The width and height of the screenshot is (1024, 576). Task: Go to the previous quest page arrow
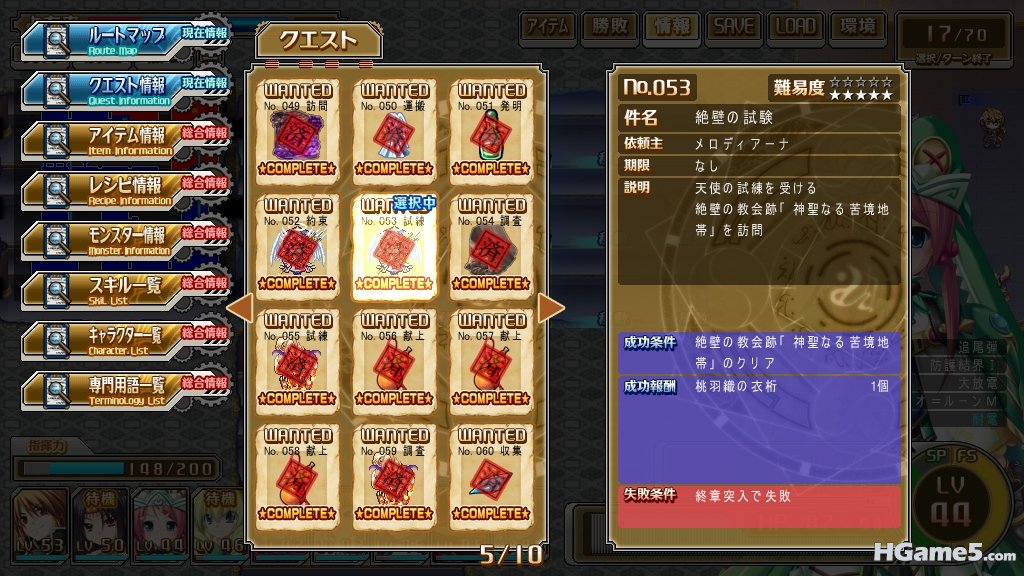click(239, 308)
